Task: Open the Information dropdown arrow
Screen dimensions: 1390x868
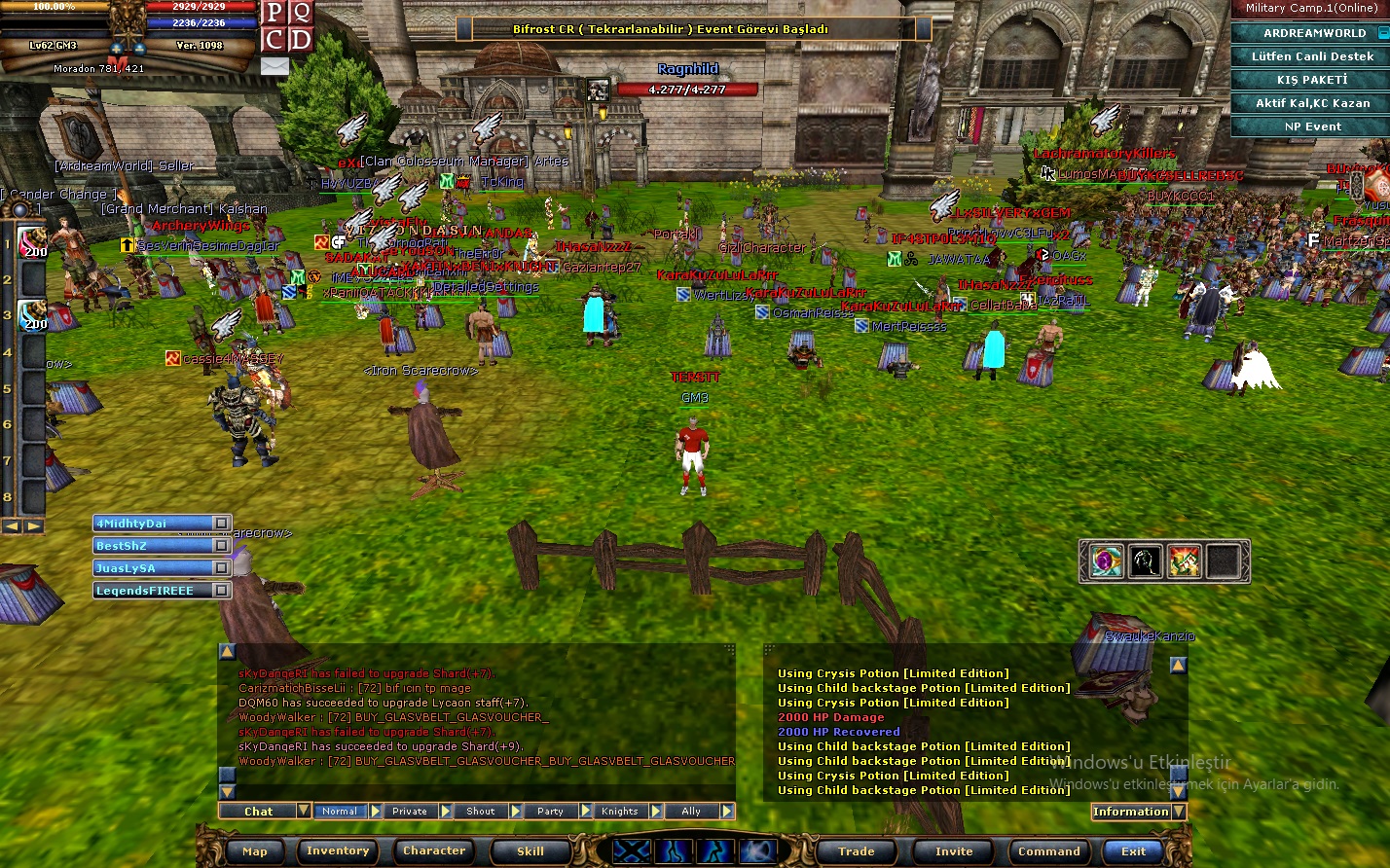Action: (1178, 812)
